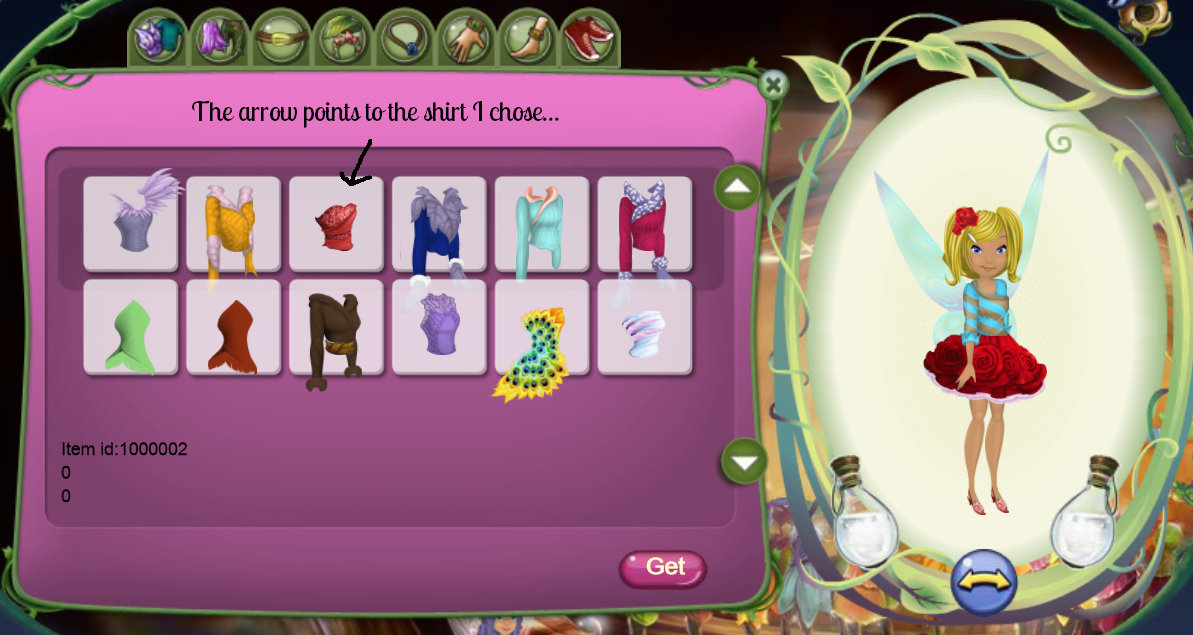Choose the yellow long-sleeve shirt
Screen dimensions: 1193x635
click(x=233, y=224)
